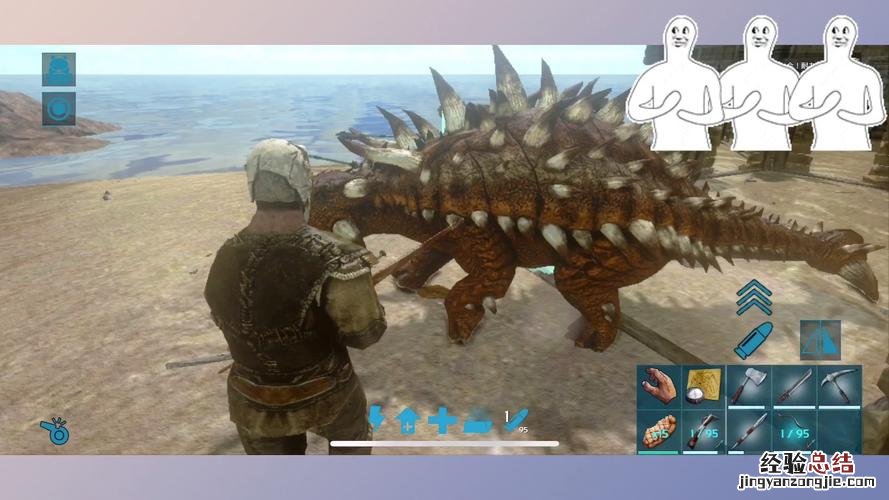Tap the lightning bolt stamina icon
Screen dimensions: 889x500
376,420
